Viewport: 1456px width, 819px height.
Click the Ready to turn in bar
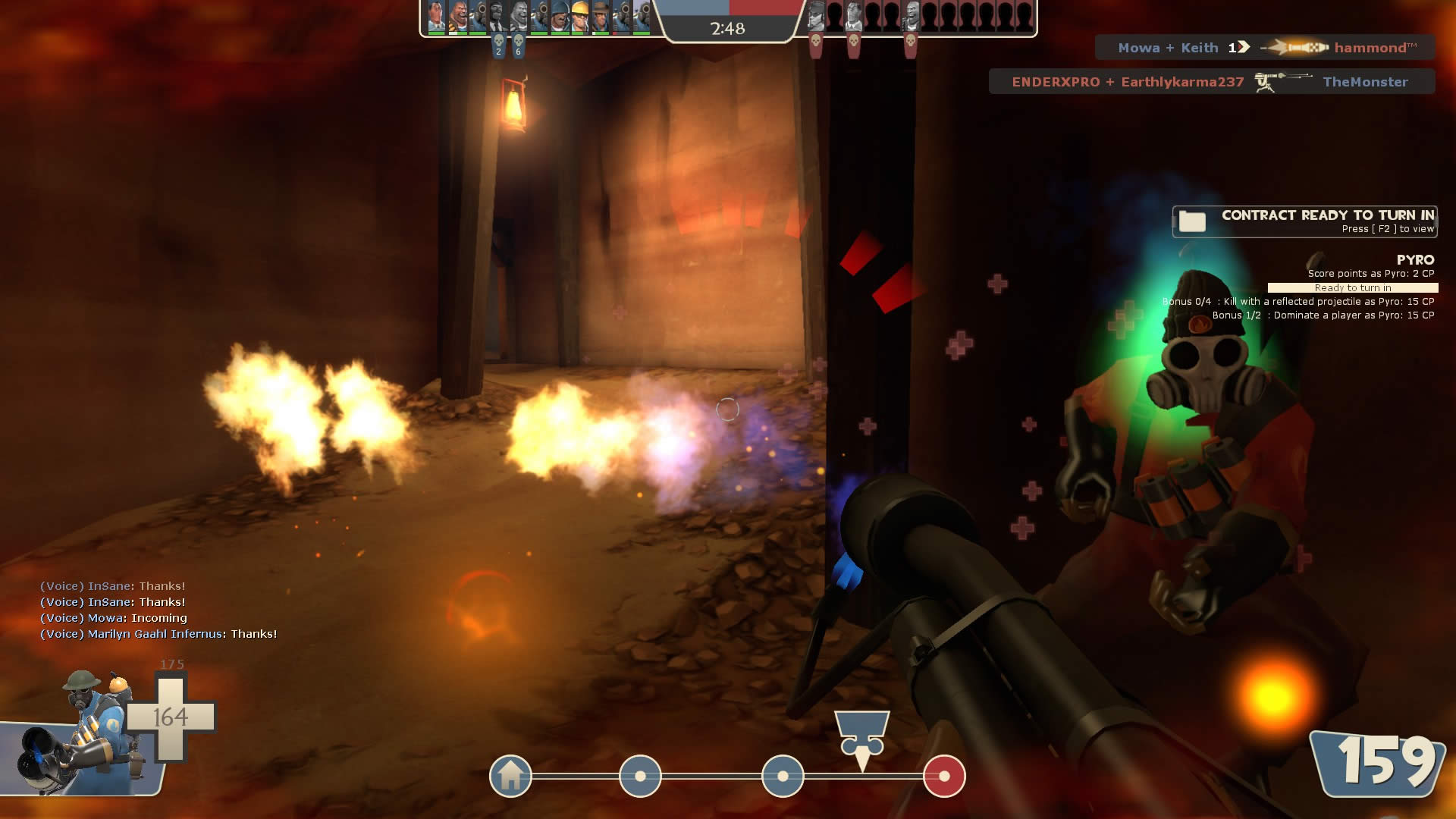pos(1352,288)
